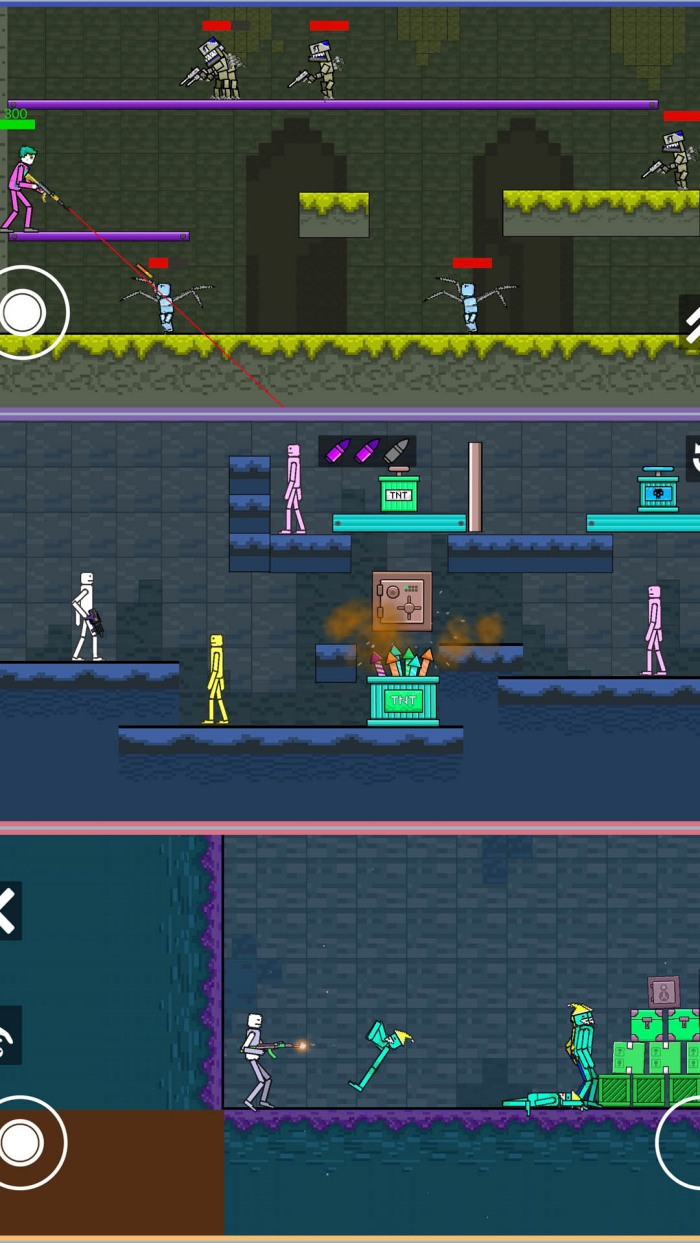Screen dimensions: 700x1243
Task: Tap the virtual joystick over the brown ground
Action: click(22, 1142)
